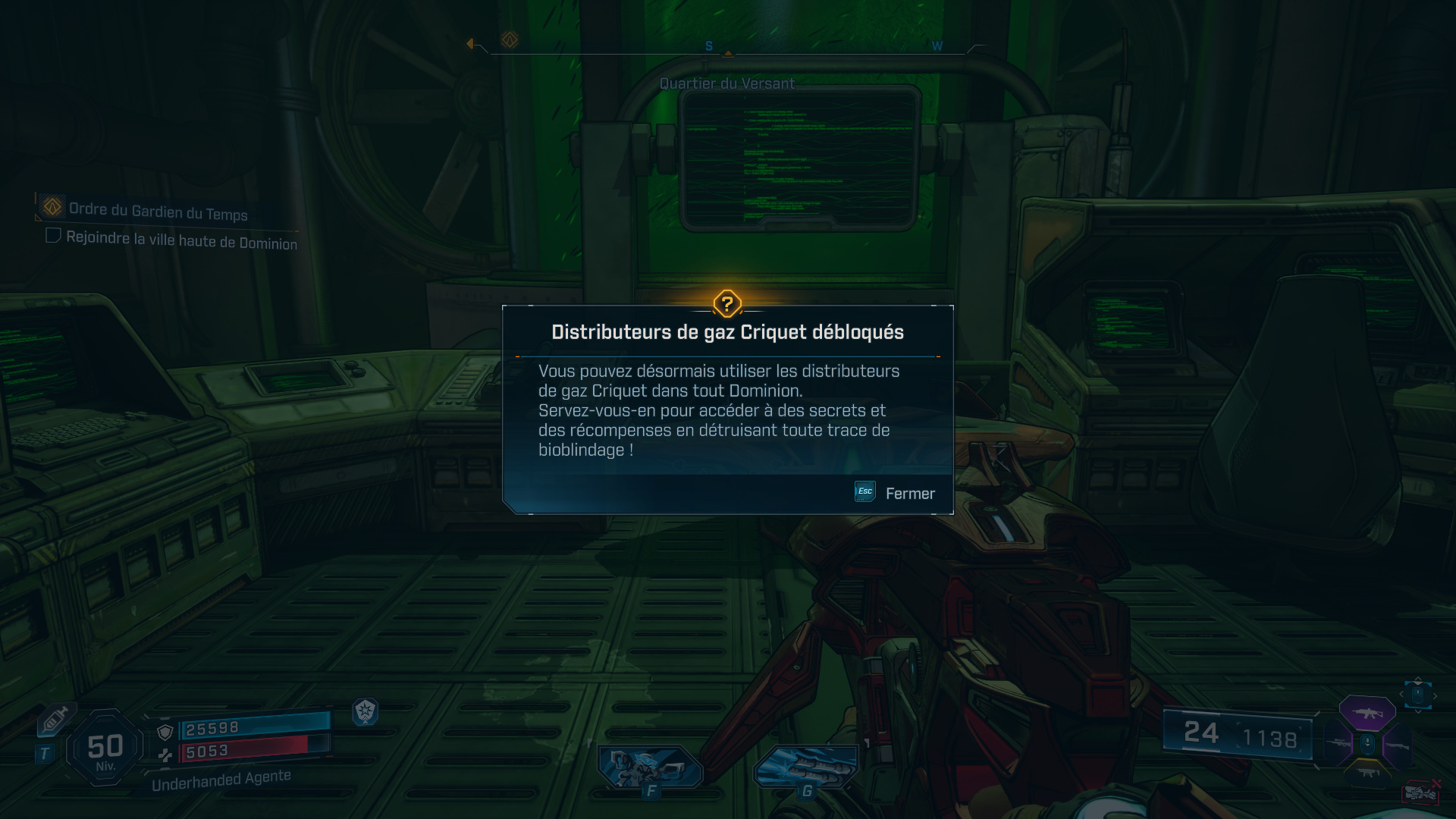
Task: Select the Ordre du Gardien du Temps quest
Action: [x=158, y=213]
